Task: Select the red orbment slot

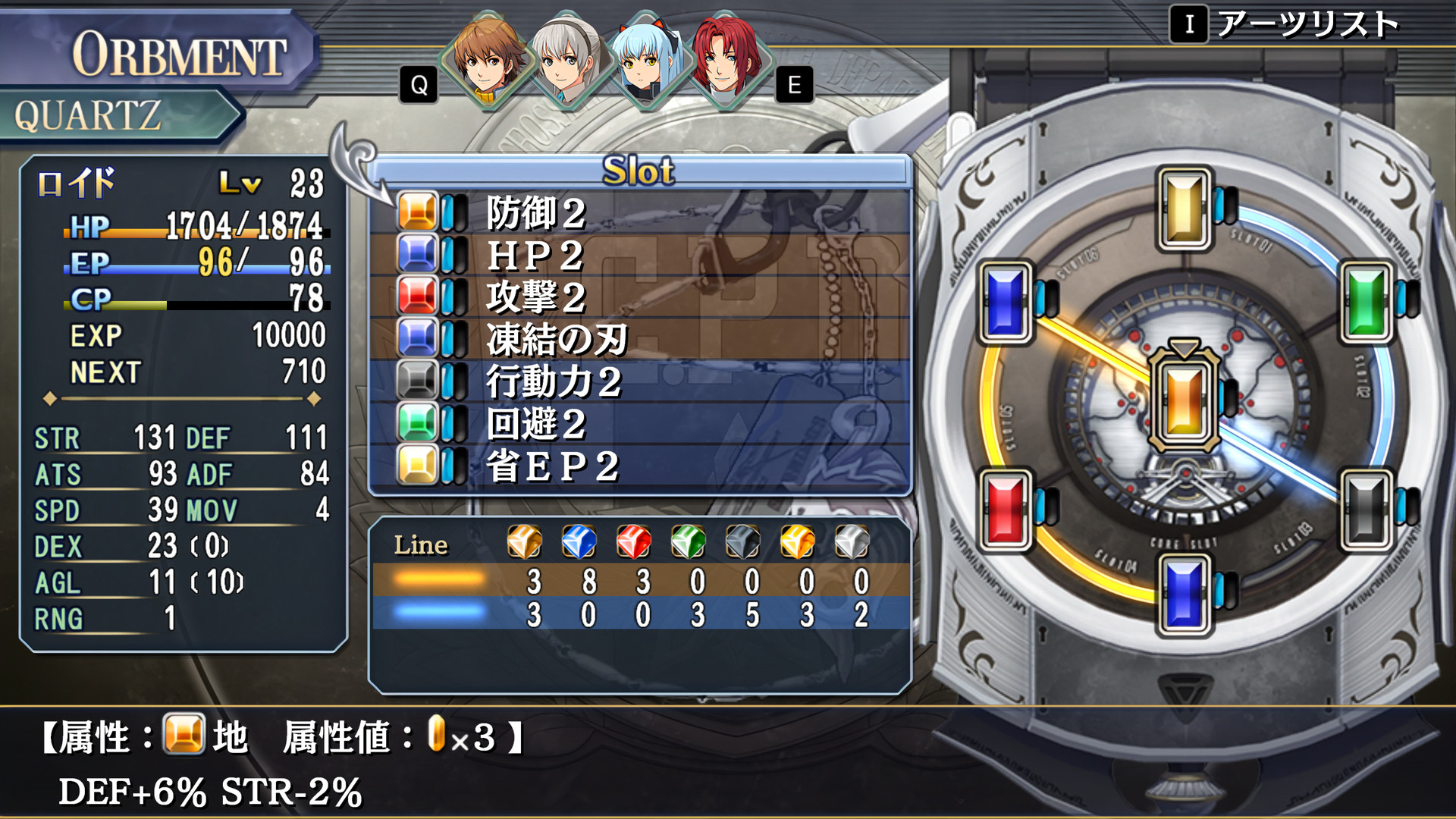Action: (x=1006, y=509)
